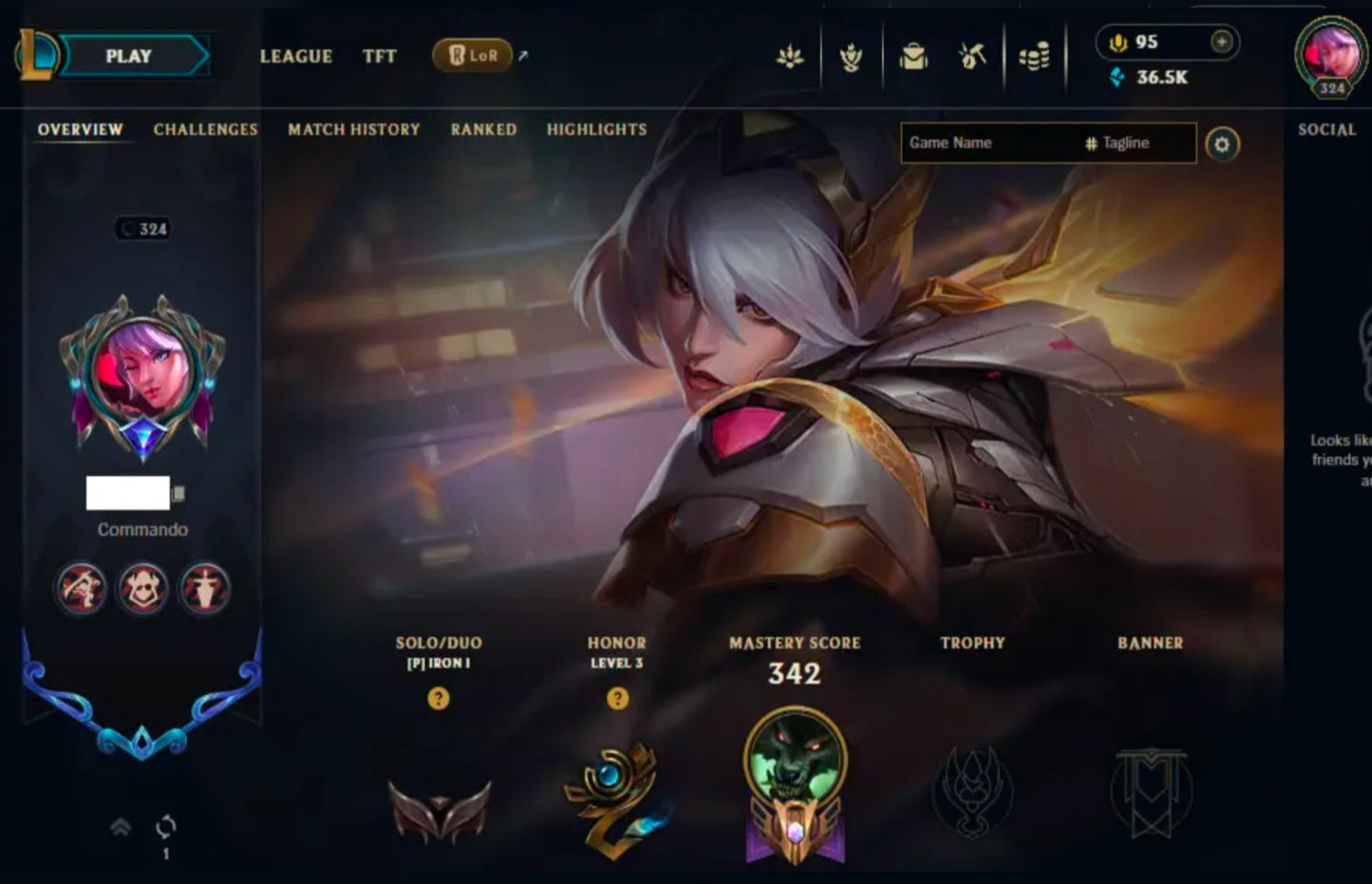This screenshot has width=1372, height=884.
Task: Open the Match History tab
Action: coord(352,129)
